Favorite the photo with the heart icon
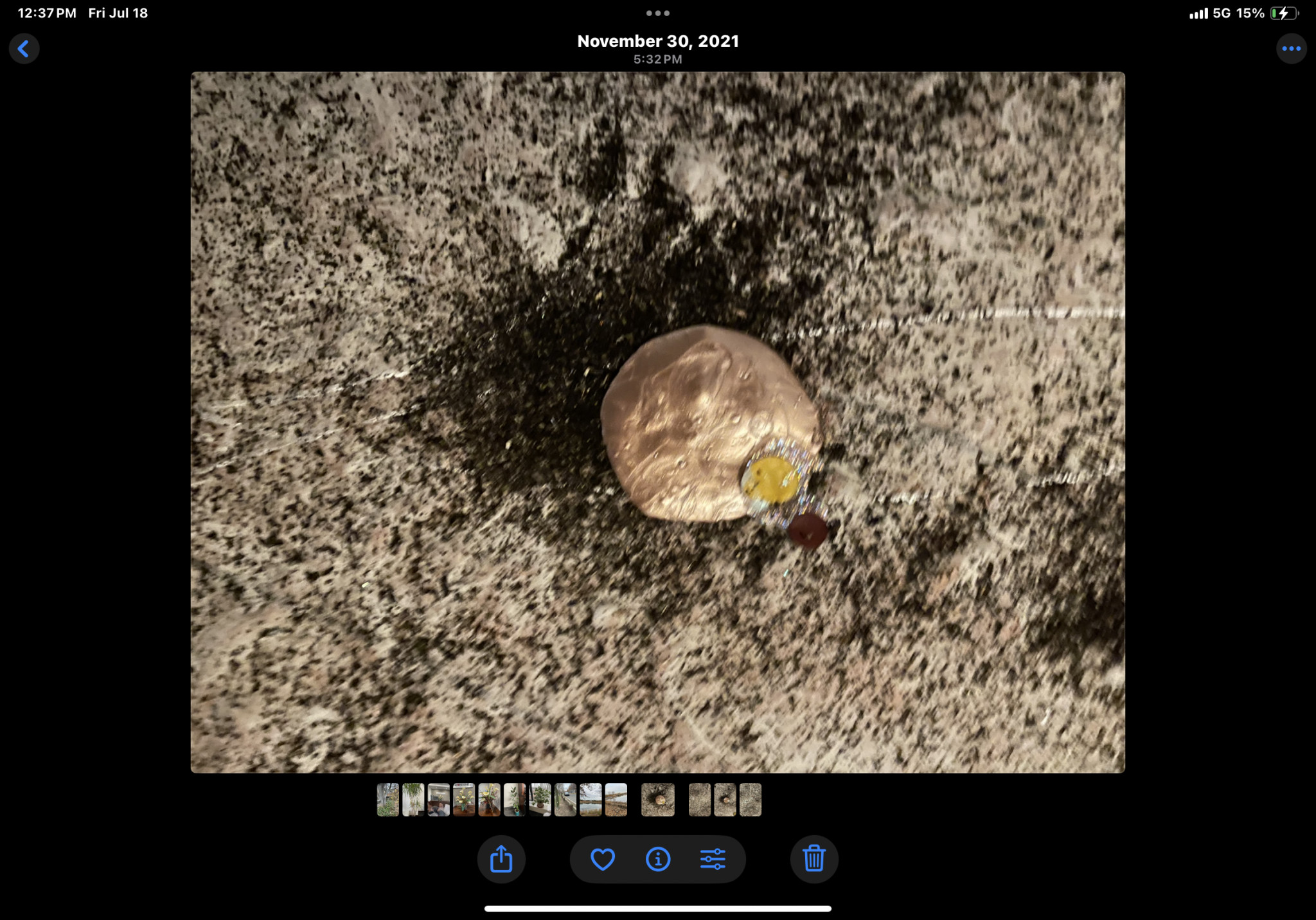Image resolution: width=1316 pixels, height=920 pixels. point(603,859)
